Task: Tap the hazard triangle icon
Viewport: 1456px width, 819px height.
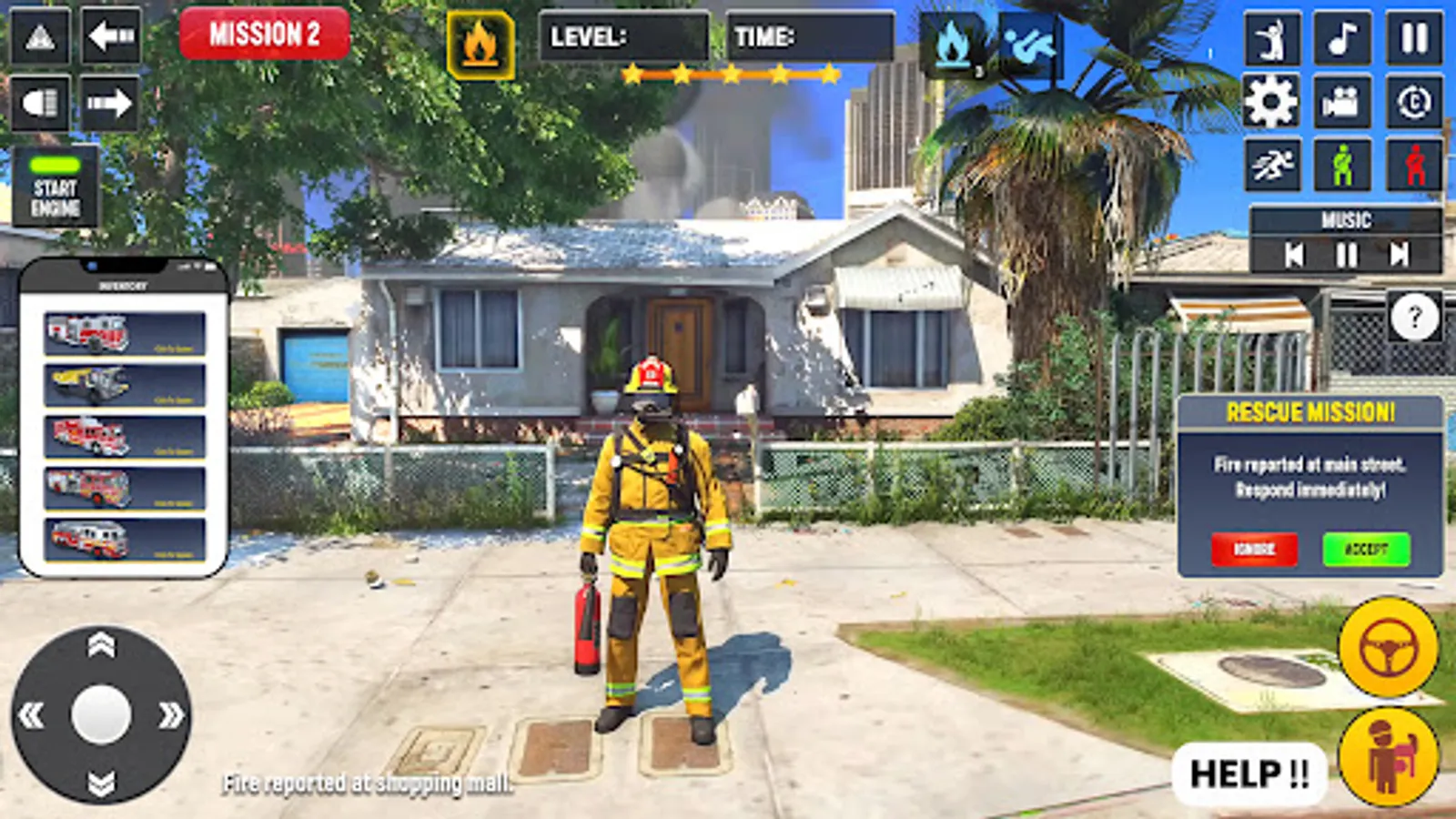Action: [38, 37]
